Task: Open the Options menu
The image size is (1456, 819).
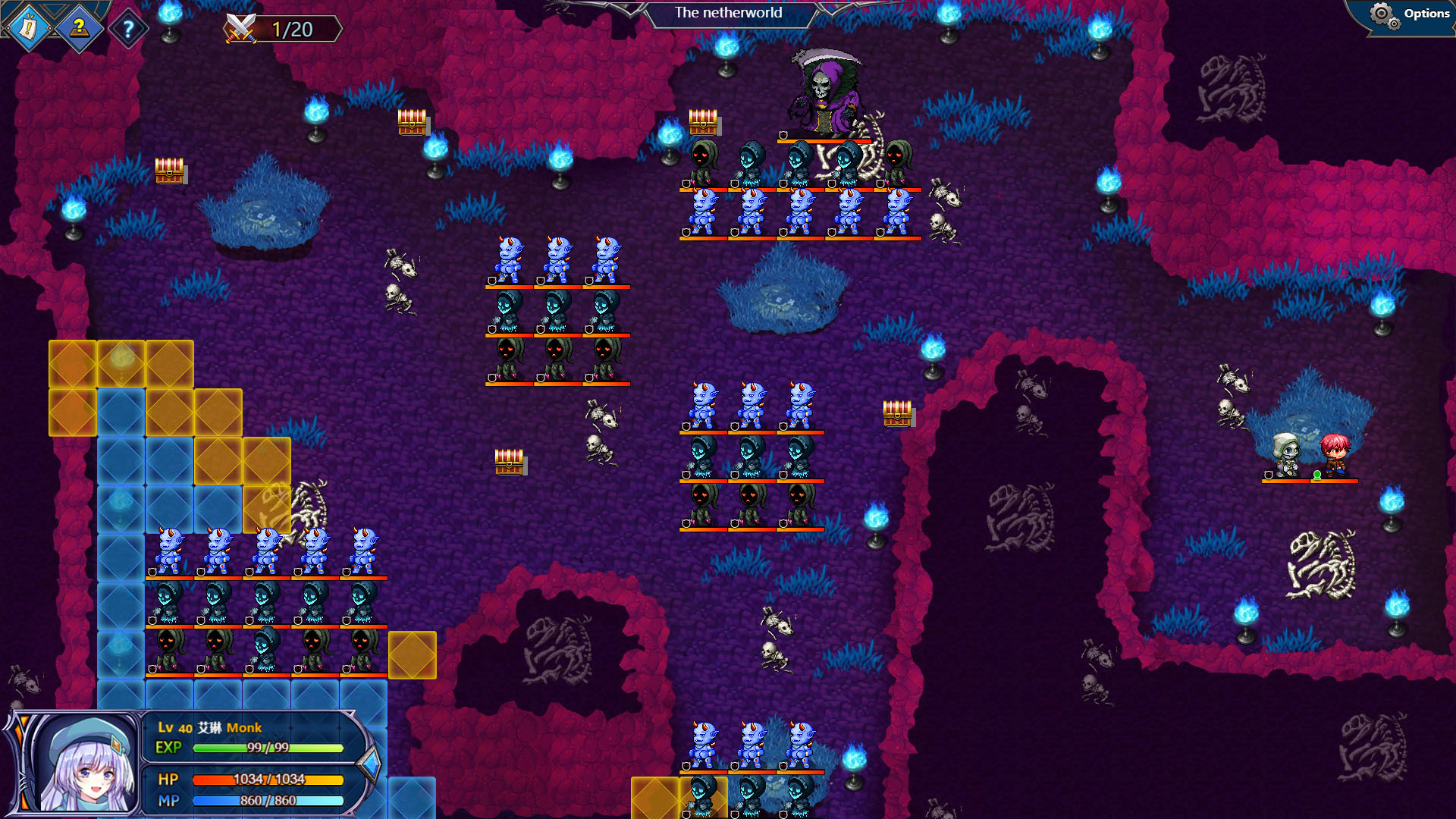Action: (1412, 14)
